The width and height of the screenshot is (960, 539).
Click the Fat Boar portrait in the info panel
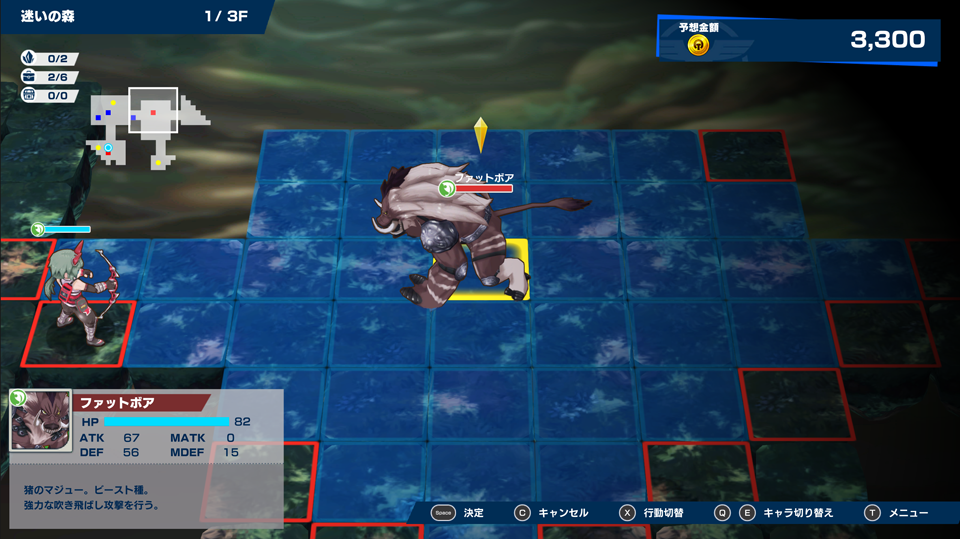point(41,420)
